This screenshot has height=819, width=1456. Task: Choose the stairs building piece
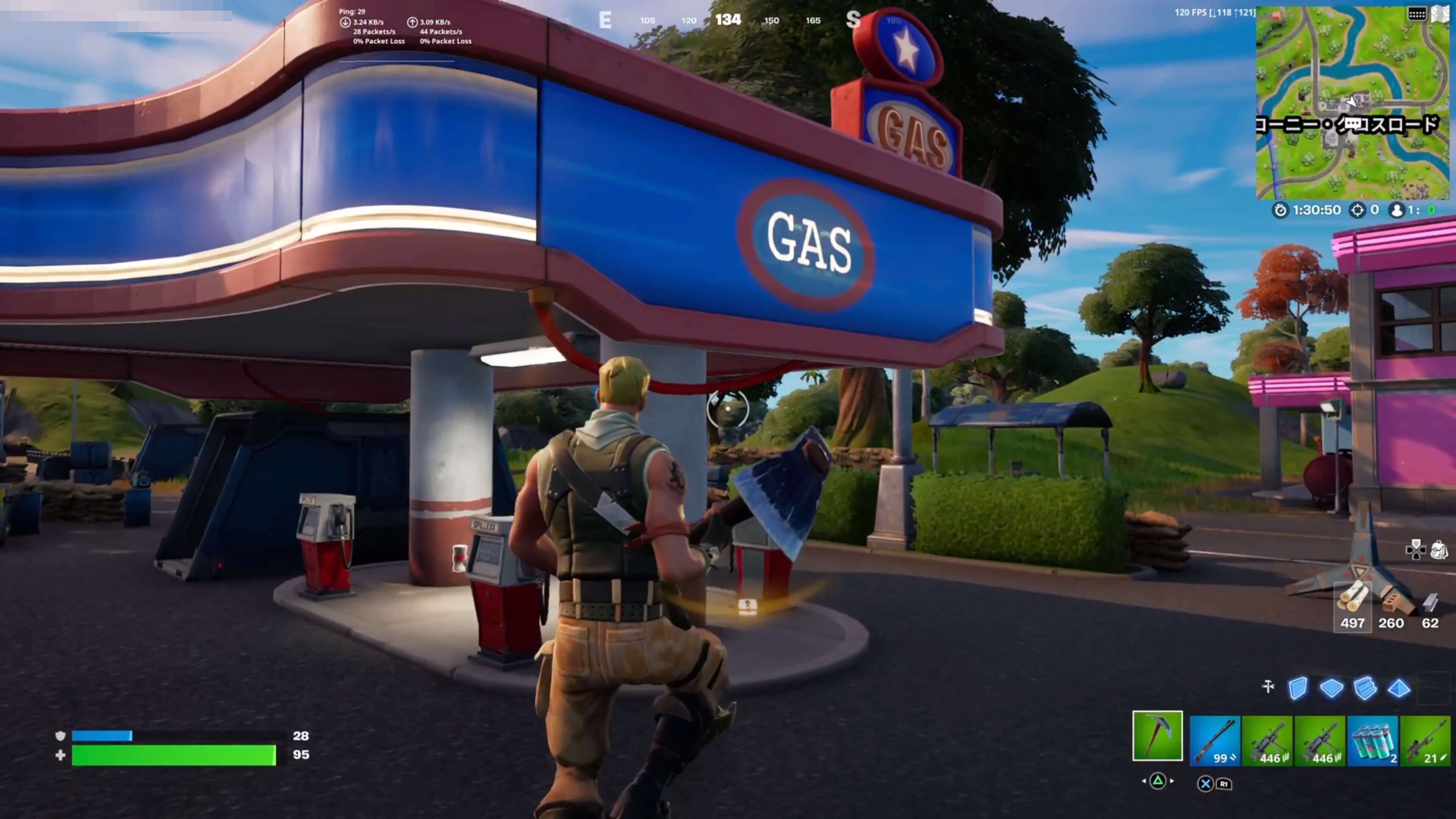coord(1365,689)
